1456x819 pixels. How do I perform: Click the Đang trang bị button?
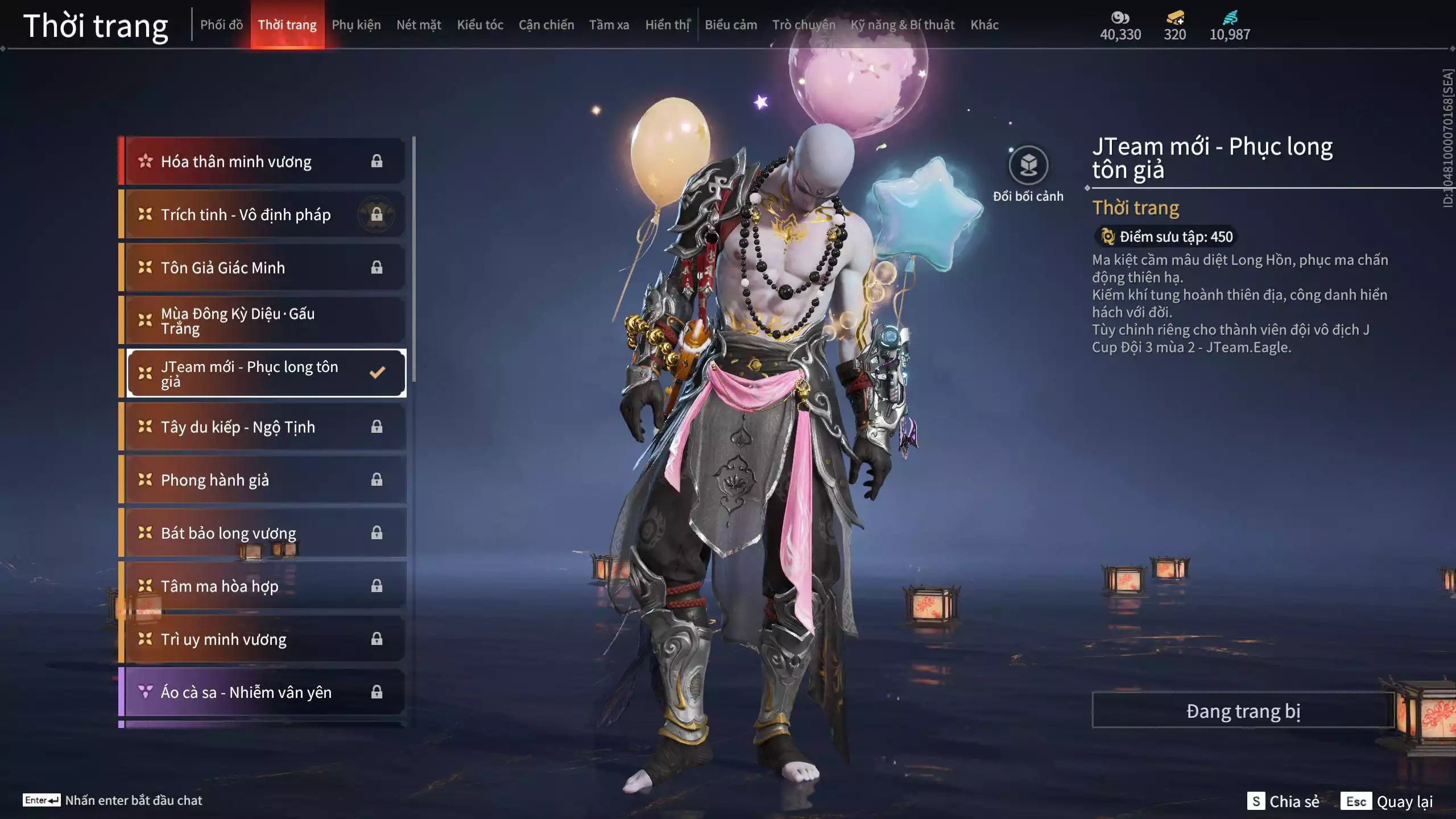1243,711
